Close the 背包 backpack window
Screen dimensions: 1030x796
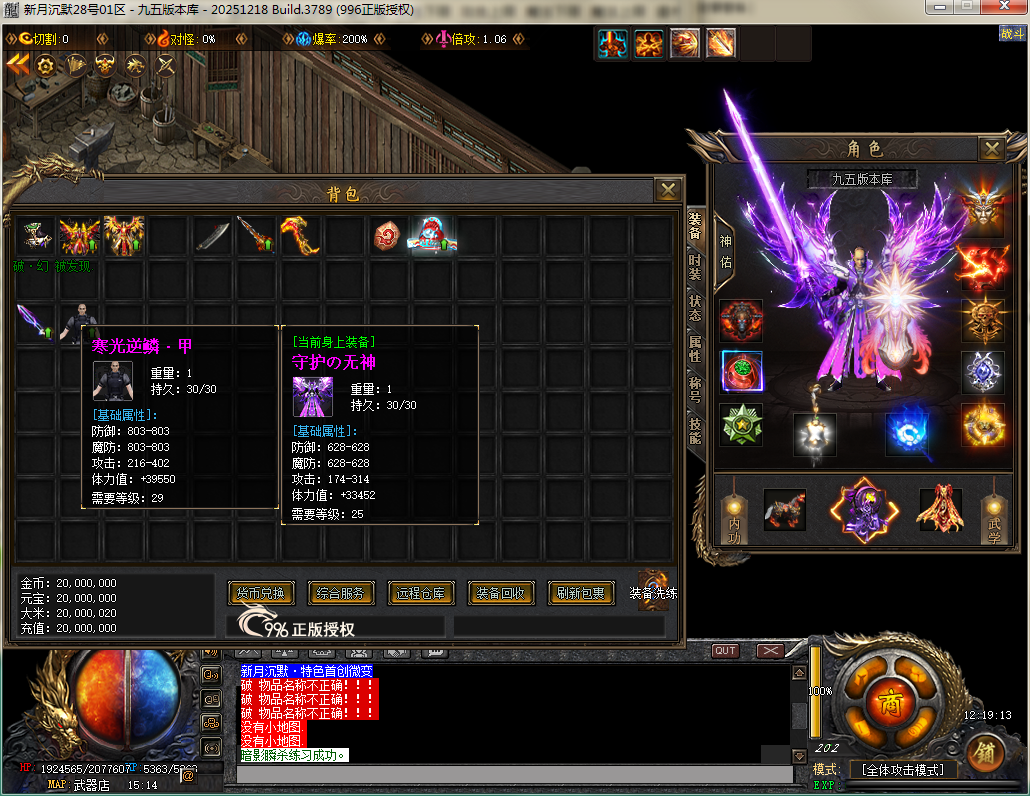pyautogui.click(x=667, y=190)
